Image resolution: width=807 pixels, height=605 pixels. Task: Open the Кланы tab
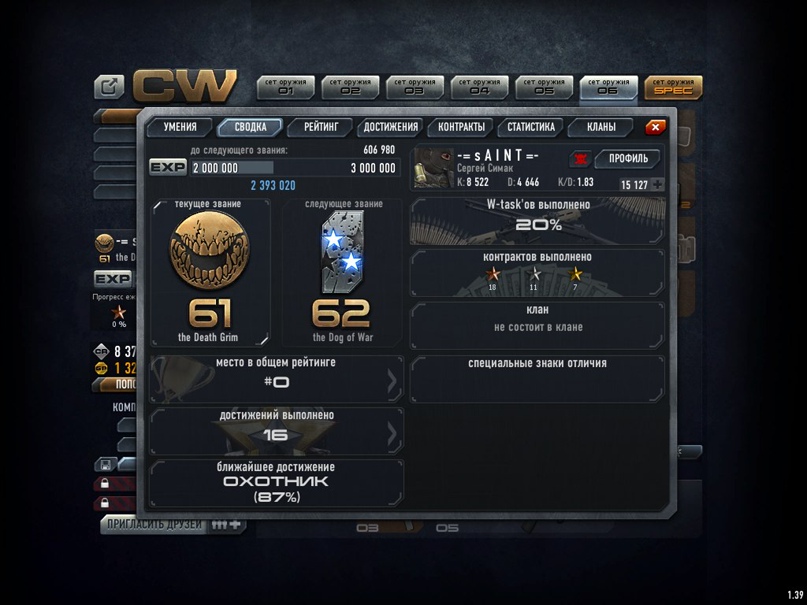(601, 128)
